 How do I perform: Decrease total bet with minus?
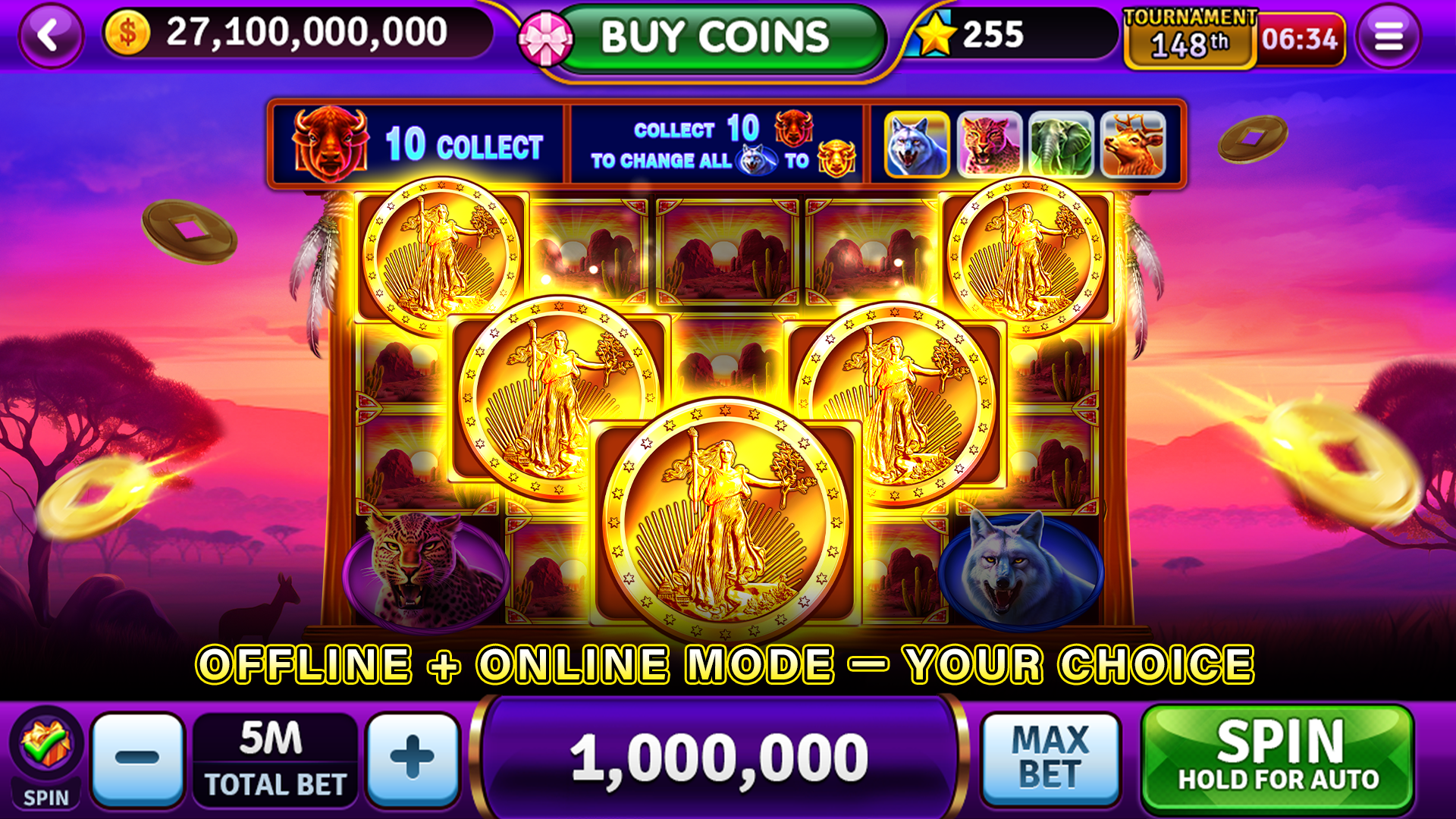pos(139,758)
